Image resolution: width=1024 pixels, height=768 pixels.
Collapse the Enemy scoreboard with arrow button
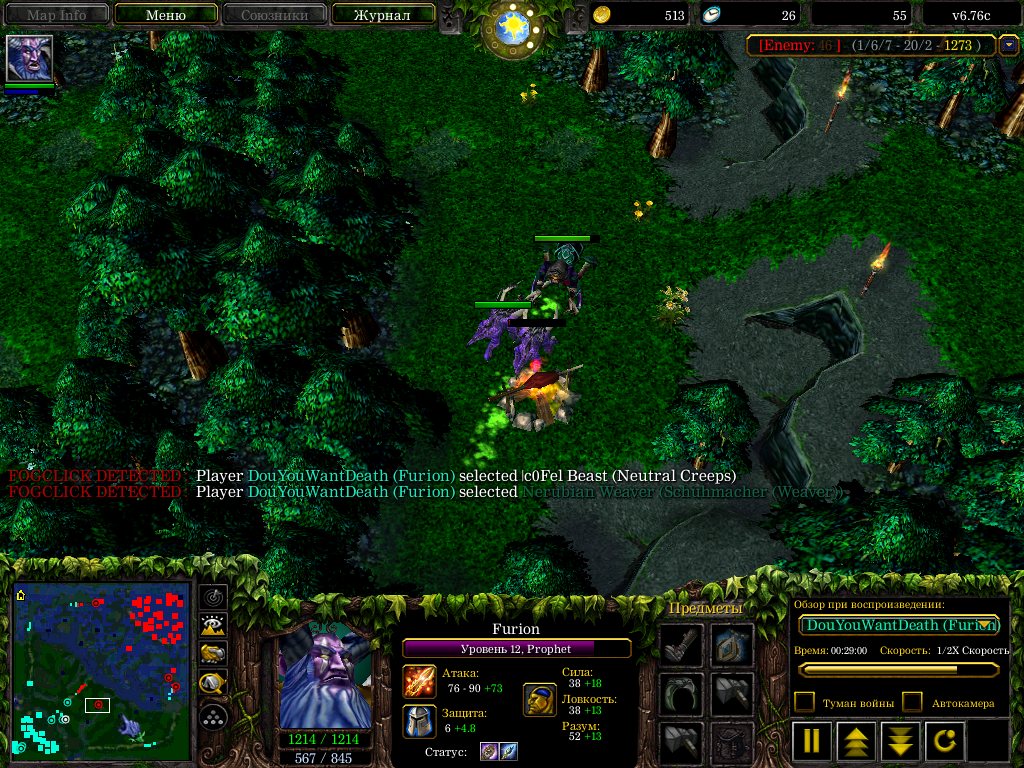tap(1009, 45)
